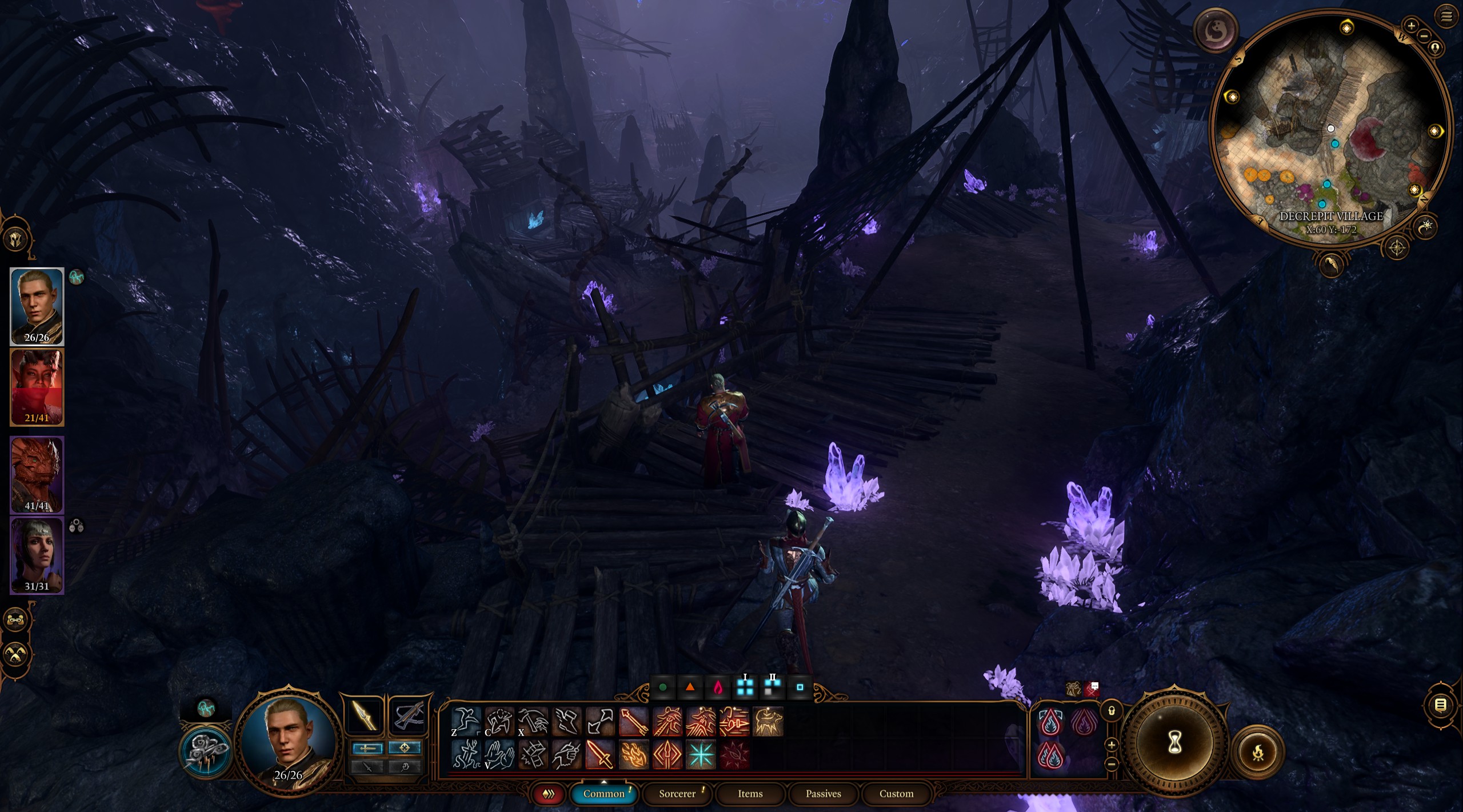Select the melee spear weapon slot
Screen dimensions: 1463x812
[x=364, y=715]
